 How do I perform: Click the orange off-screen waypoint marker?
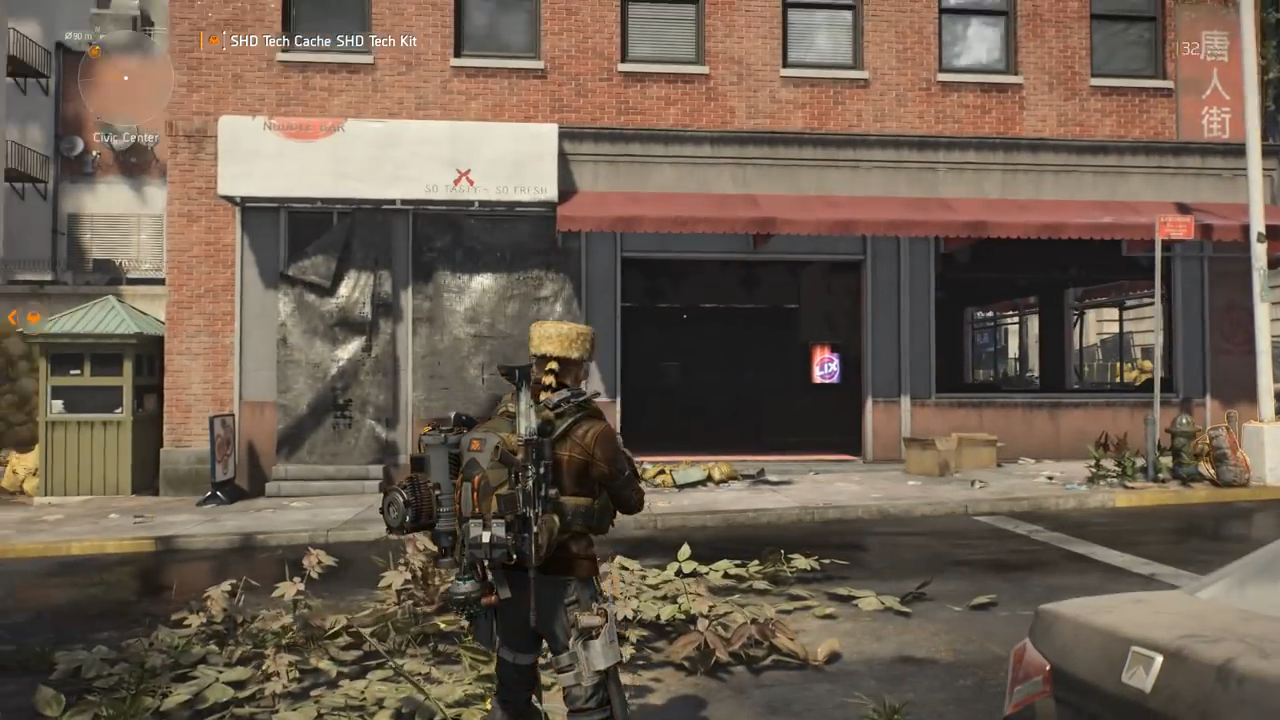click(33, 318)
